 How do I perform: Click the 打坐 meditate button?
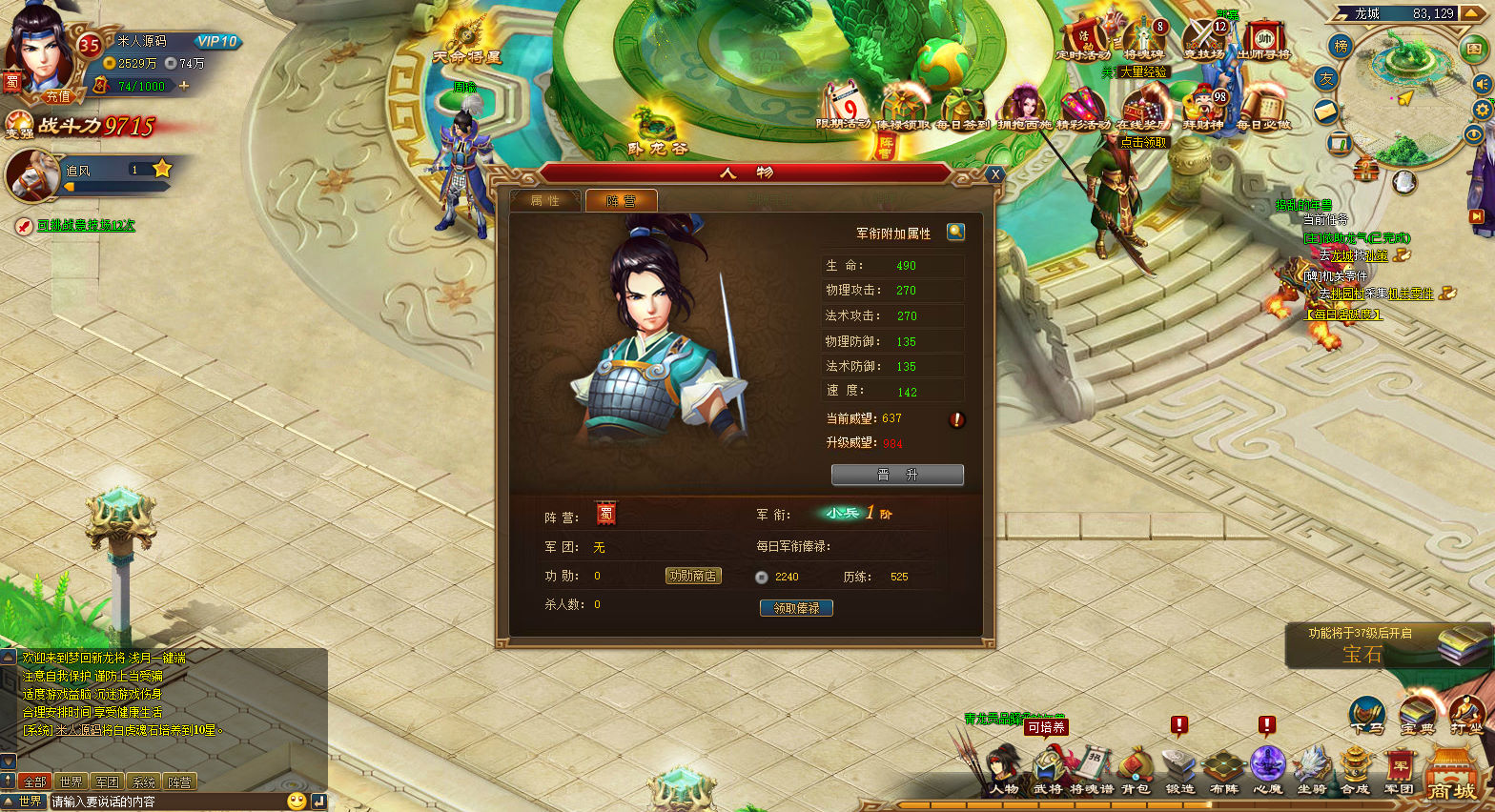pyautogui.click(x=1465, y=715)
